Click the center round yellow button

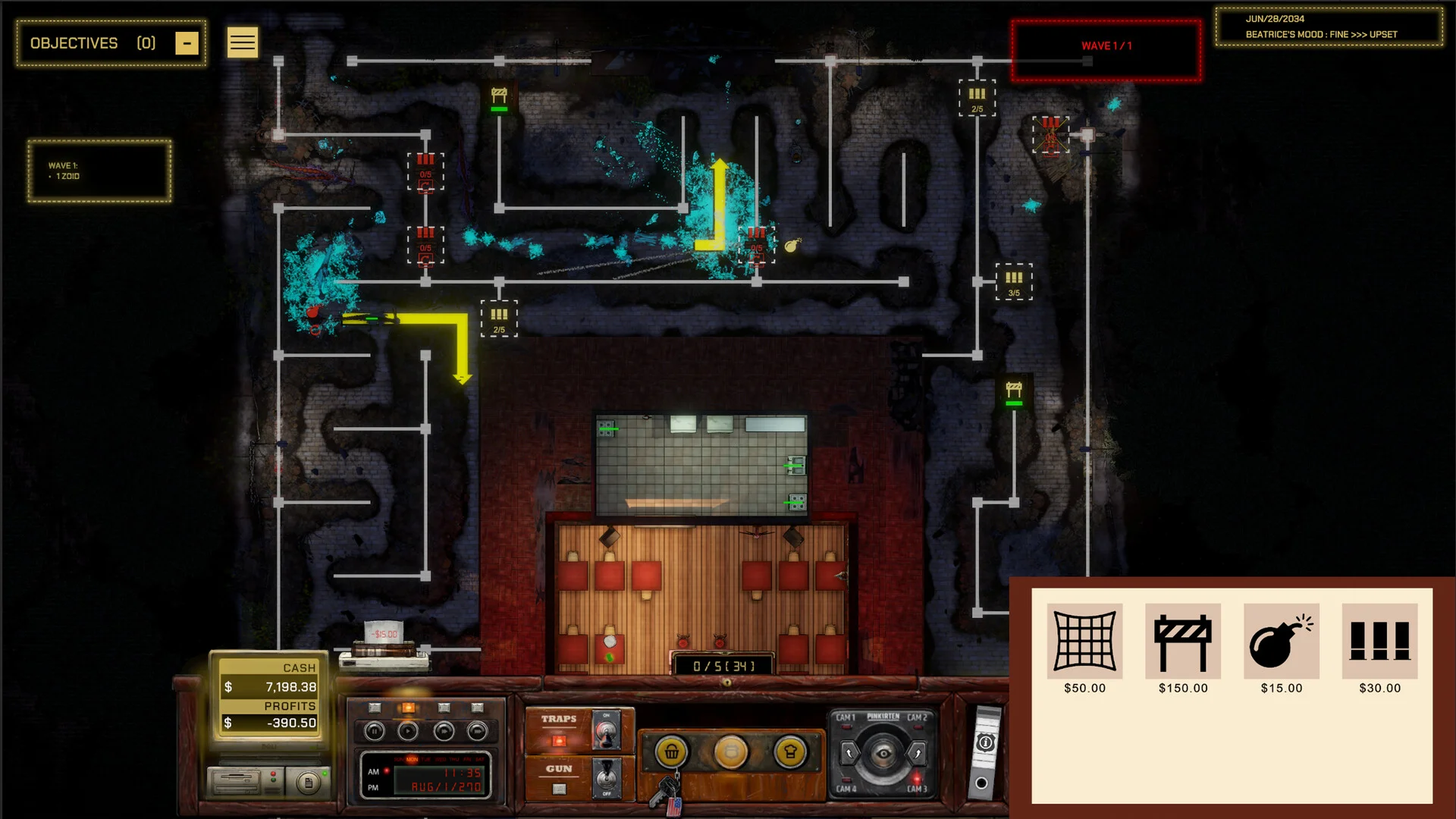(731, 752)
